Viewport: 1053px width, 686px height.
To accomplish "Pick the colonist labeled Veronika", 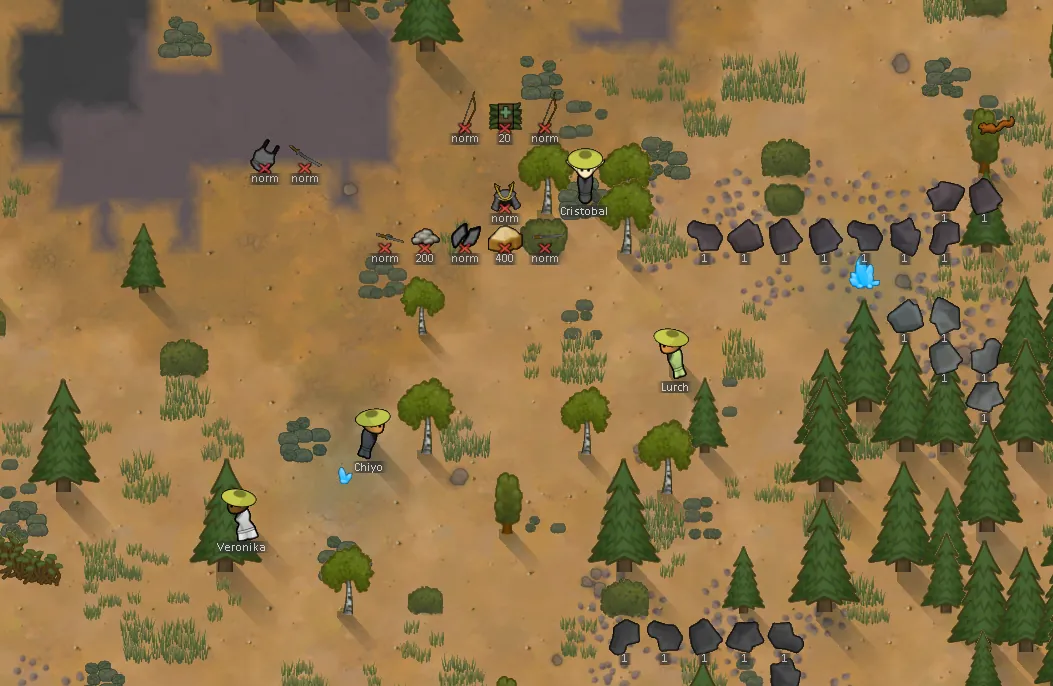I will point(241,514).
